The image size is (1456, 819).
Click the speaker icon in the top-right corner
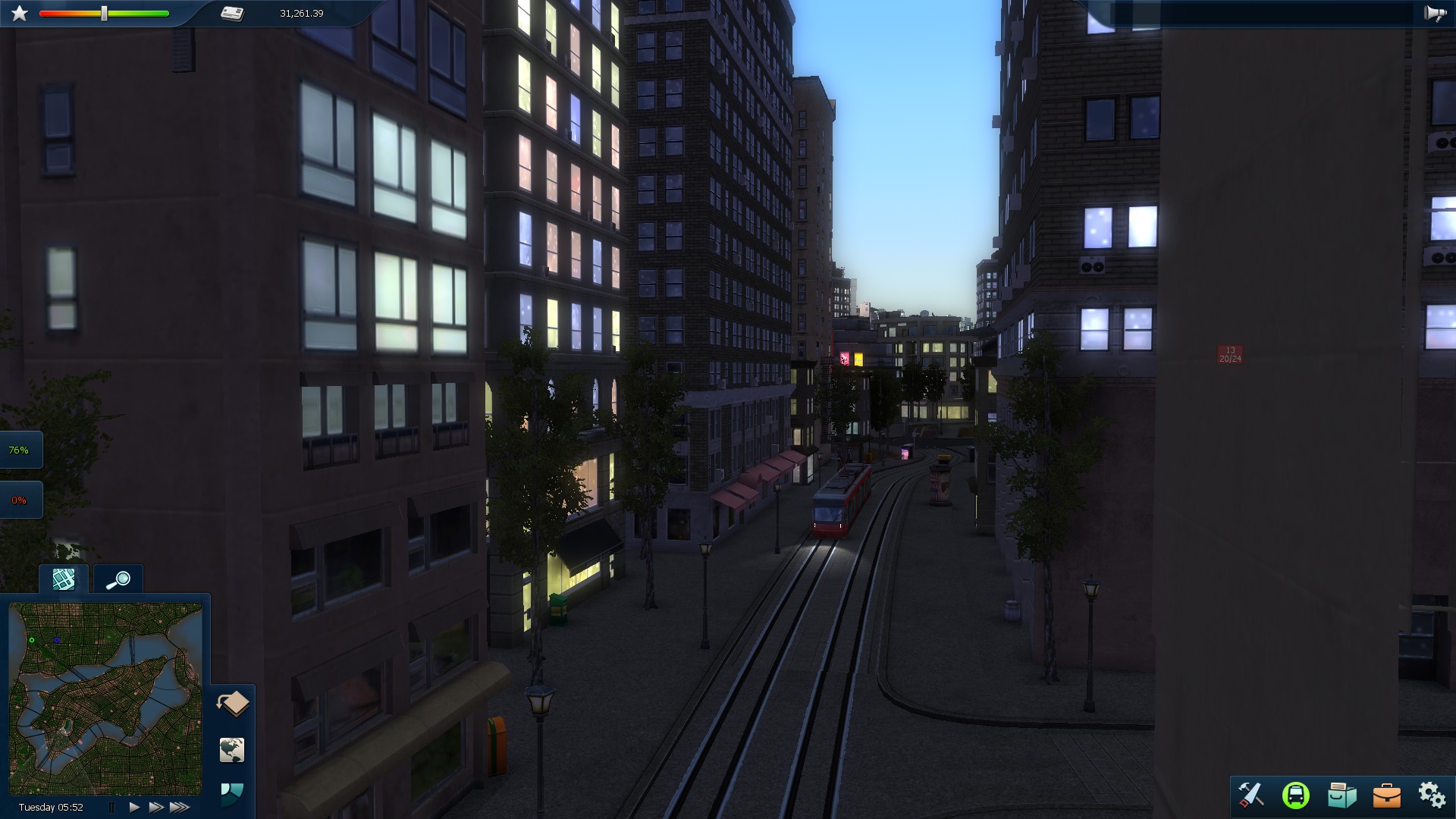click(1436, 12)
